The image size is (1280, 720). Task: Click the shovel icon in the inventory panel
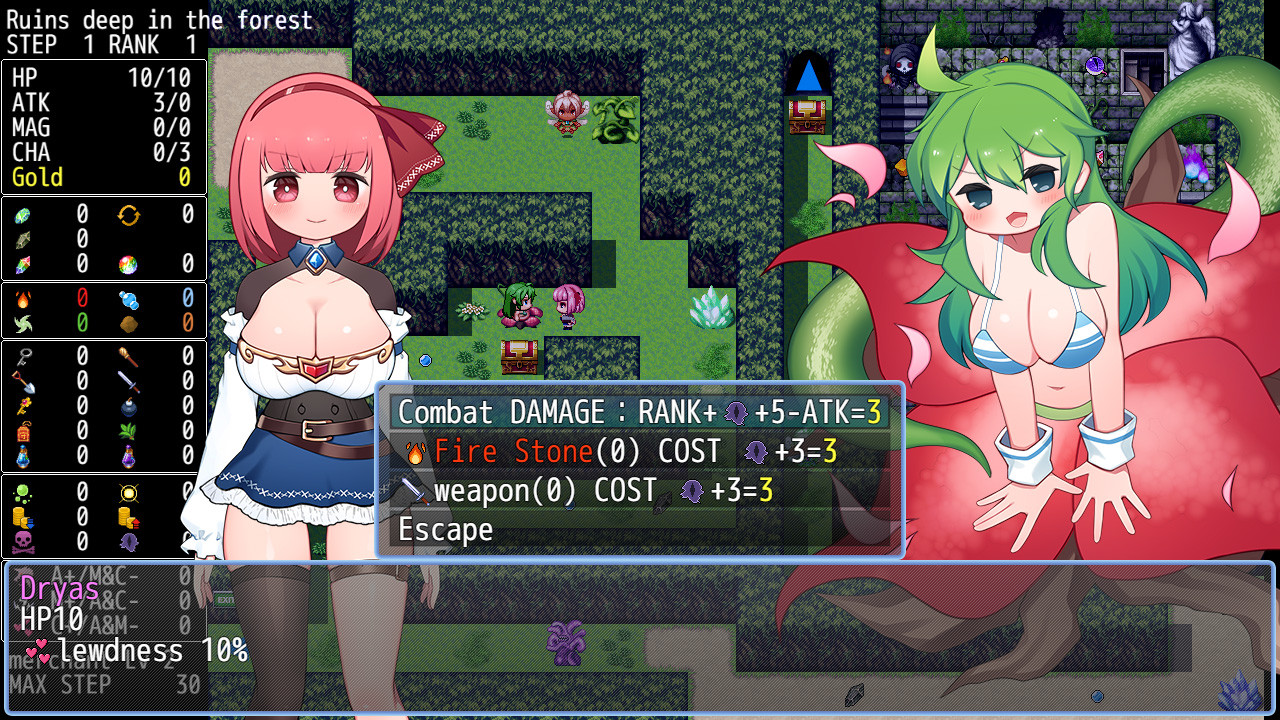click(23, 384)
